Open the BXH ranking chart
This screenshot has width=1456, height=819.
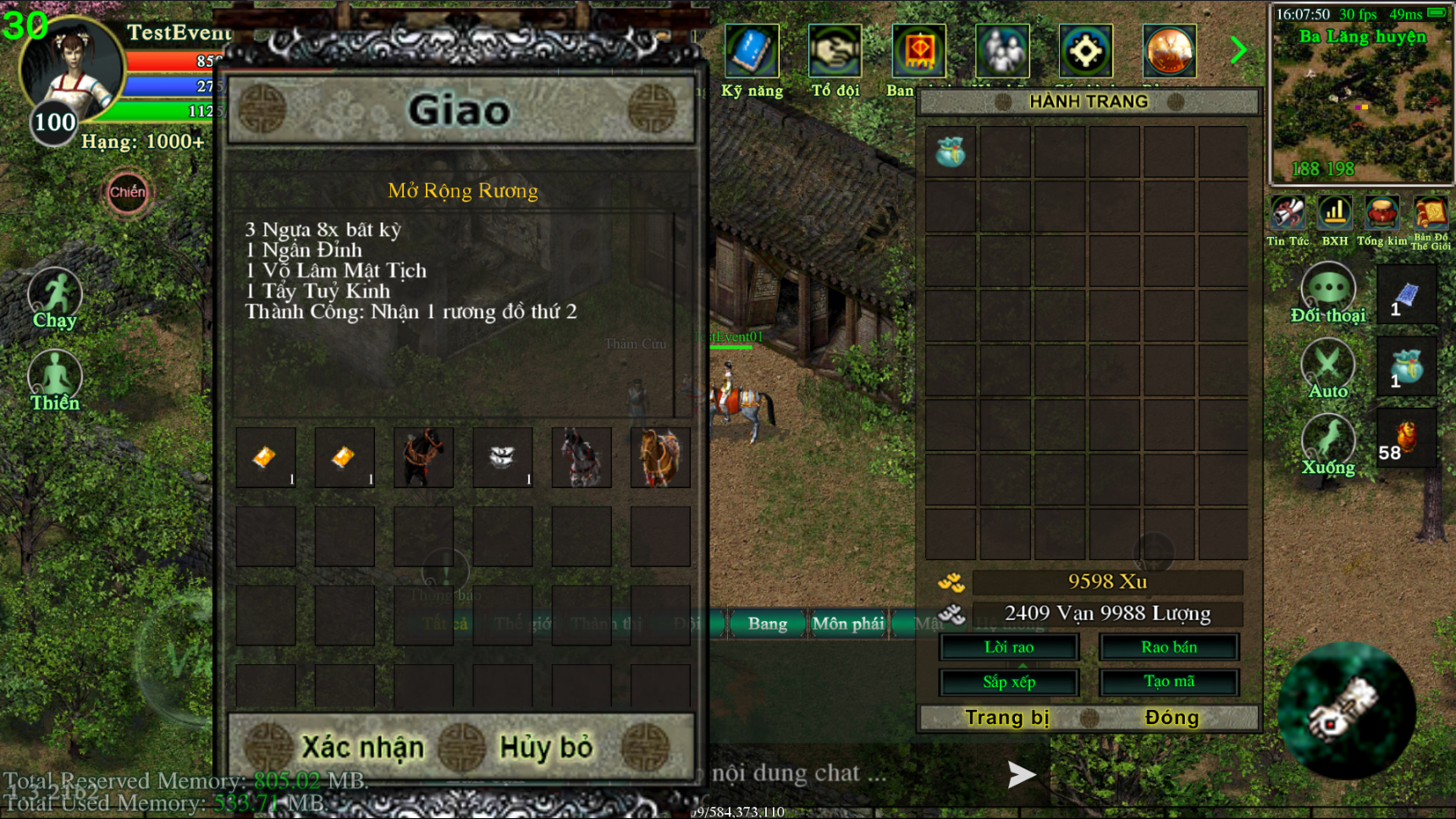1335,217
